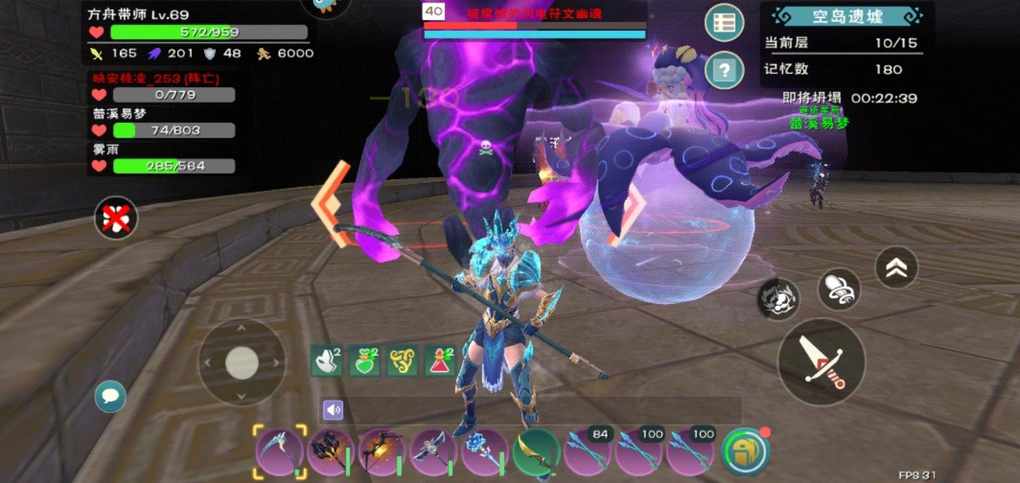Choose the blue flower staff slot
This screenshot has height=483, width=1020.
[x=486, y=451]
